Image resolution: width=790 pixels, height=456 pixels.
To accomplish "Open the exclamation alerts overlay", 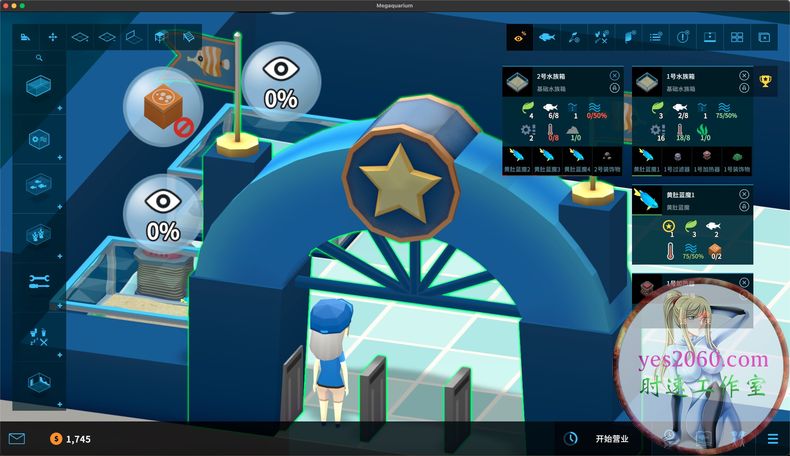I will (x=683, y=37).
